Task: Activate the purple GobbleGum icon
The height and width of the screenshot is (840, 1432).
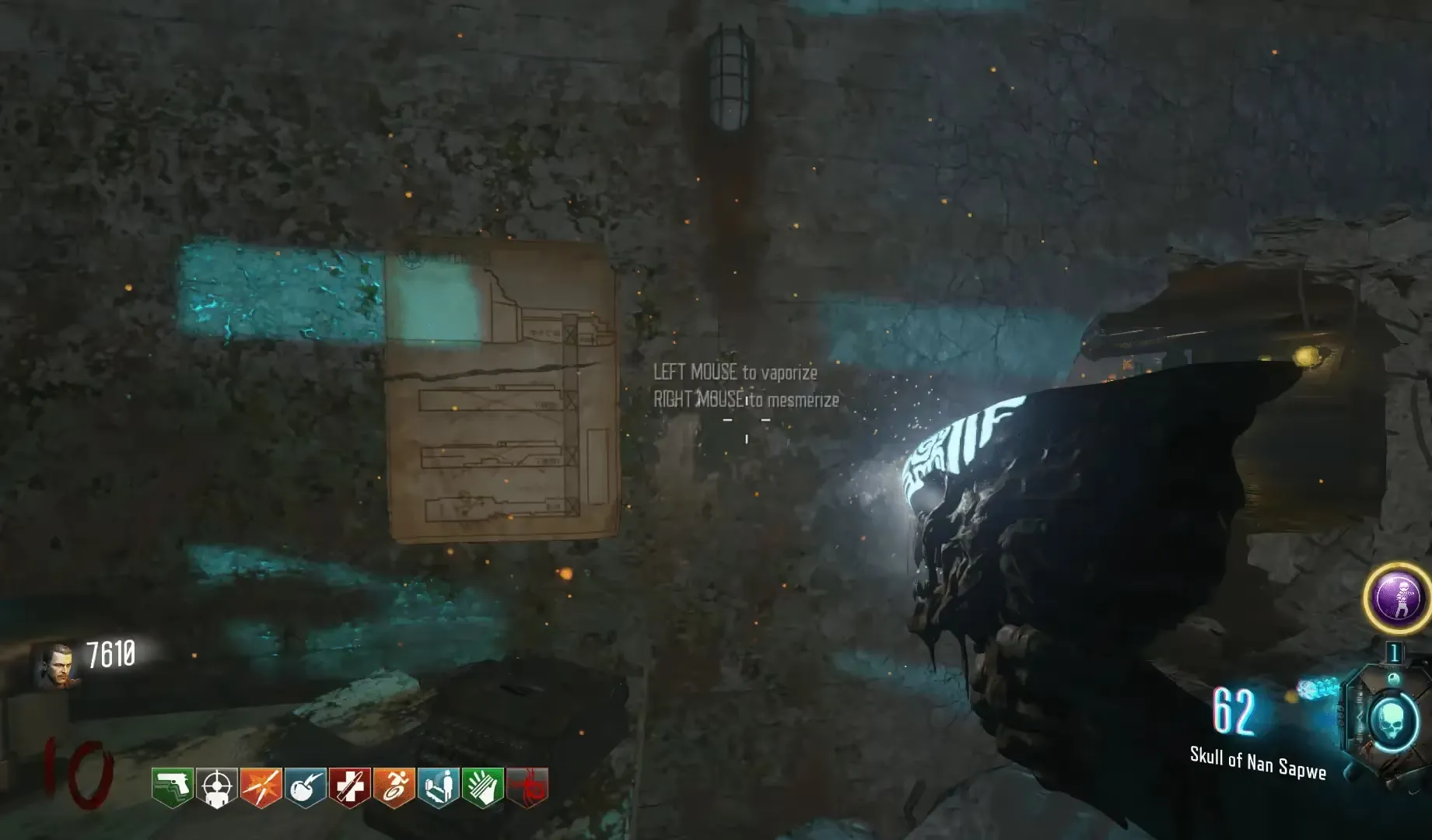Action: (1398, 597)
